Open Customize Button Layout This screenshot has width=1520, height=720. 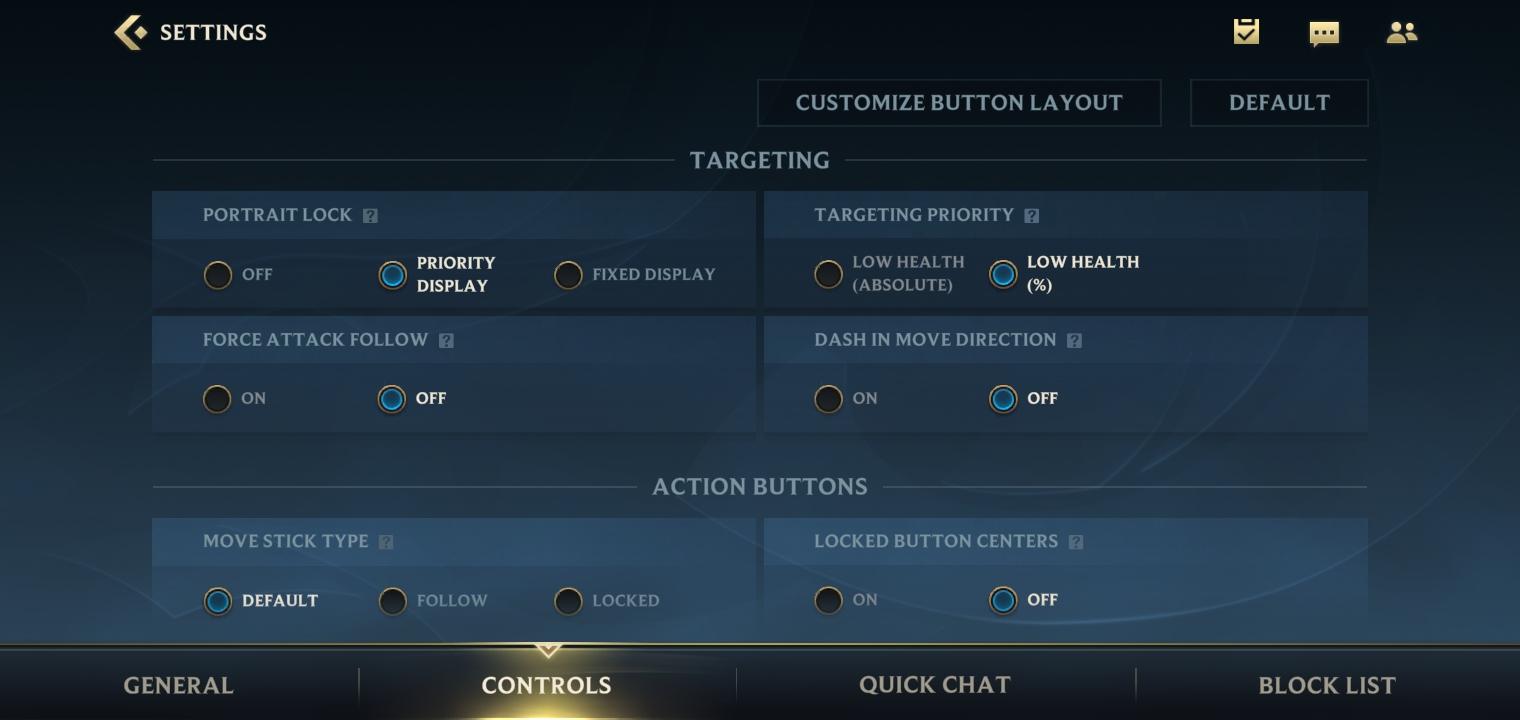tap(958, 103)
